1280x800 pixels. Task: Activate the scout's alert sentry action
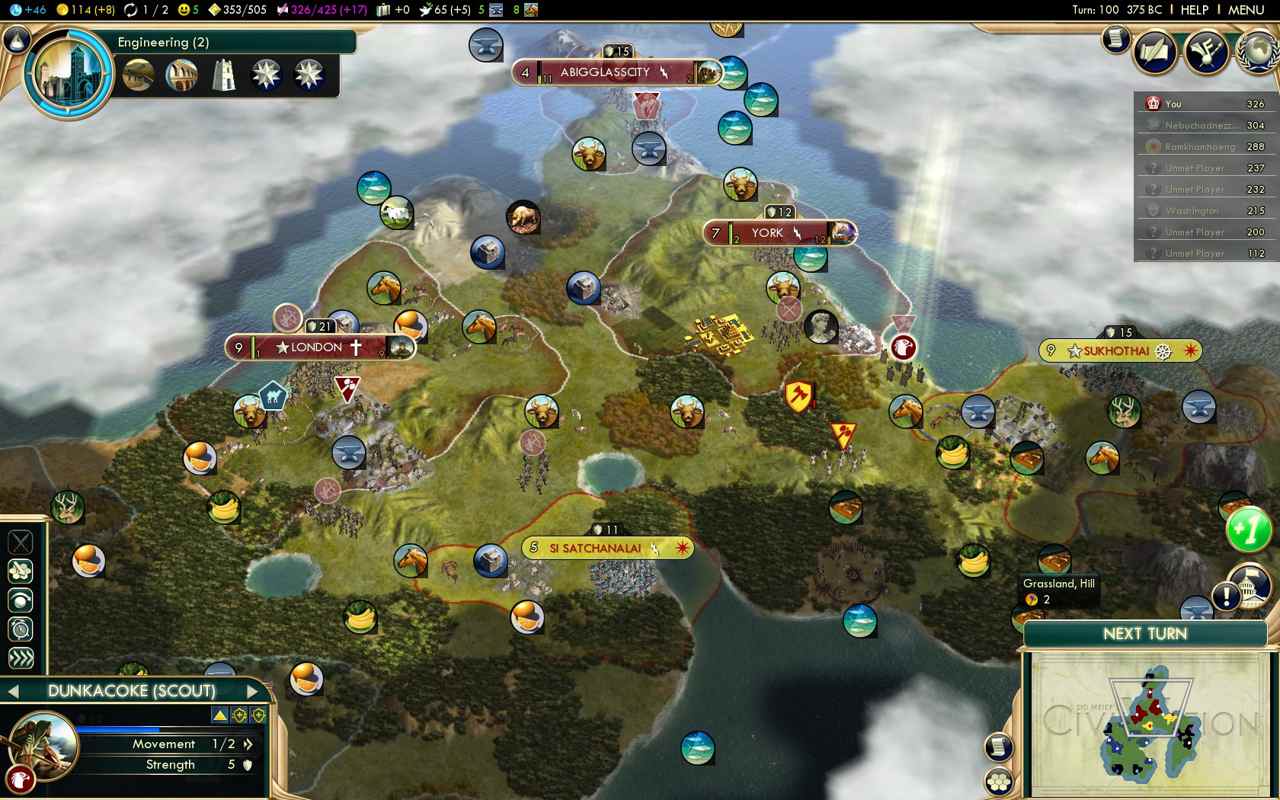[20, 600]
